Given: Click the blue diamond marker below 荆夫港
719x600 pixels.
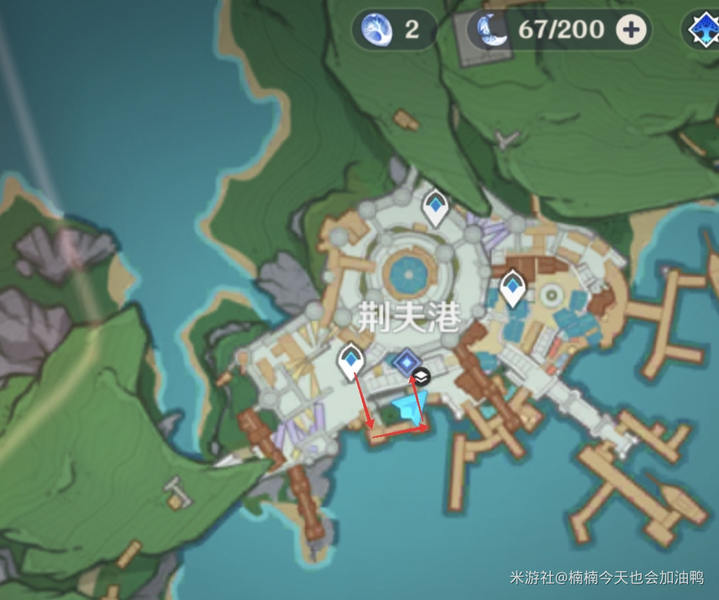Looking at the screenshot, I should tap(406, 361).
